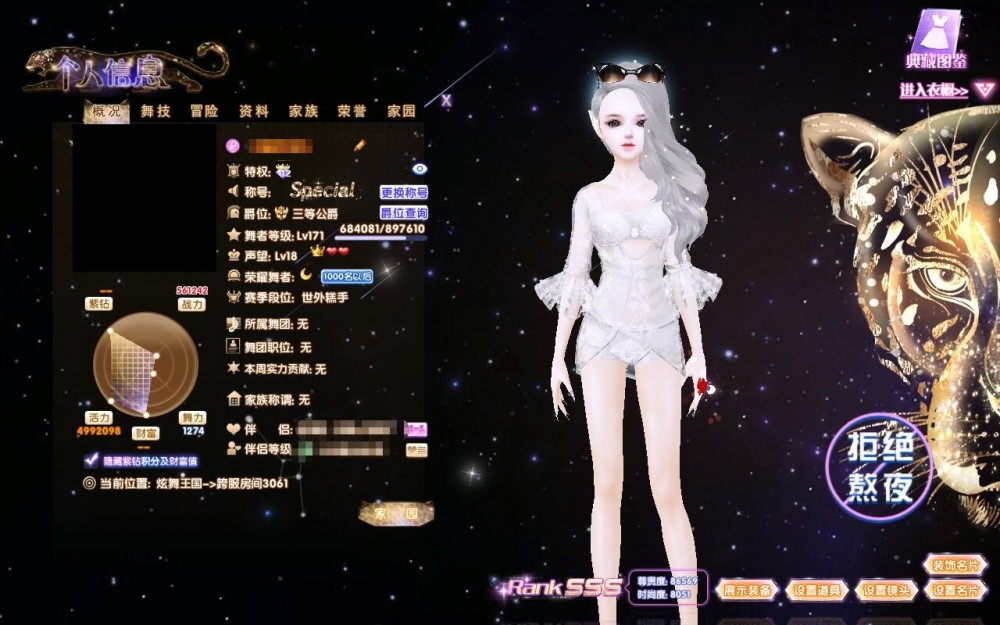Go to the 家园 tab
Screen dimensions: 1000x625
tap(401, 111)
